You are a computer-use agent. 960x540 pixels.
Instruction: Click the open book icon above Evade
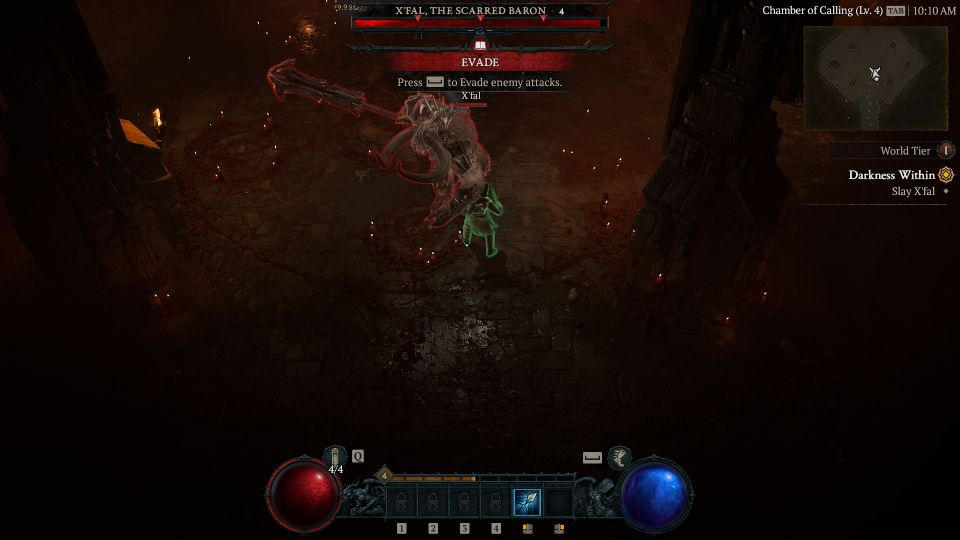[x=480, y=46]
